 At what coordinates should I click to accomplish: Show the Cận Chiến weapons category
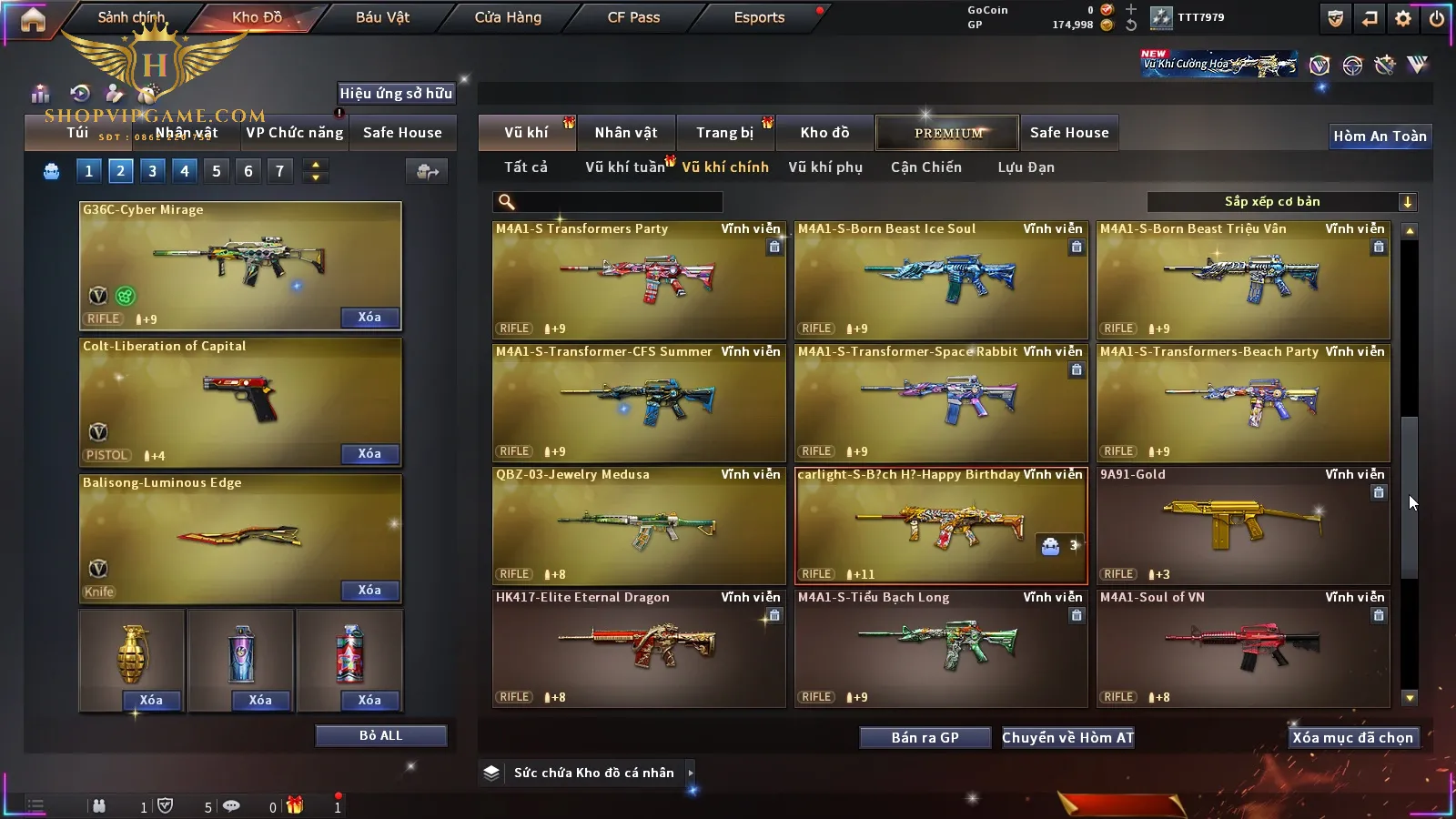click(x=925, y=167)
